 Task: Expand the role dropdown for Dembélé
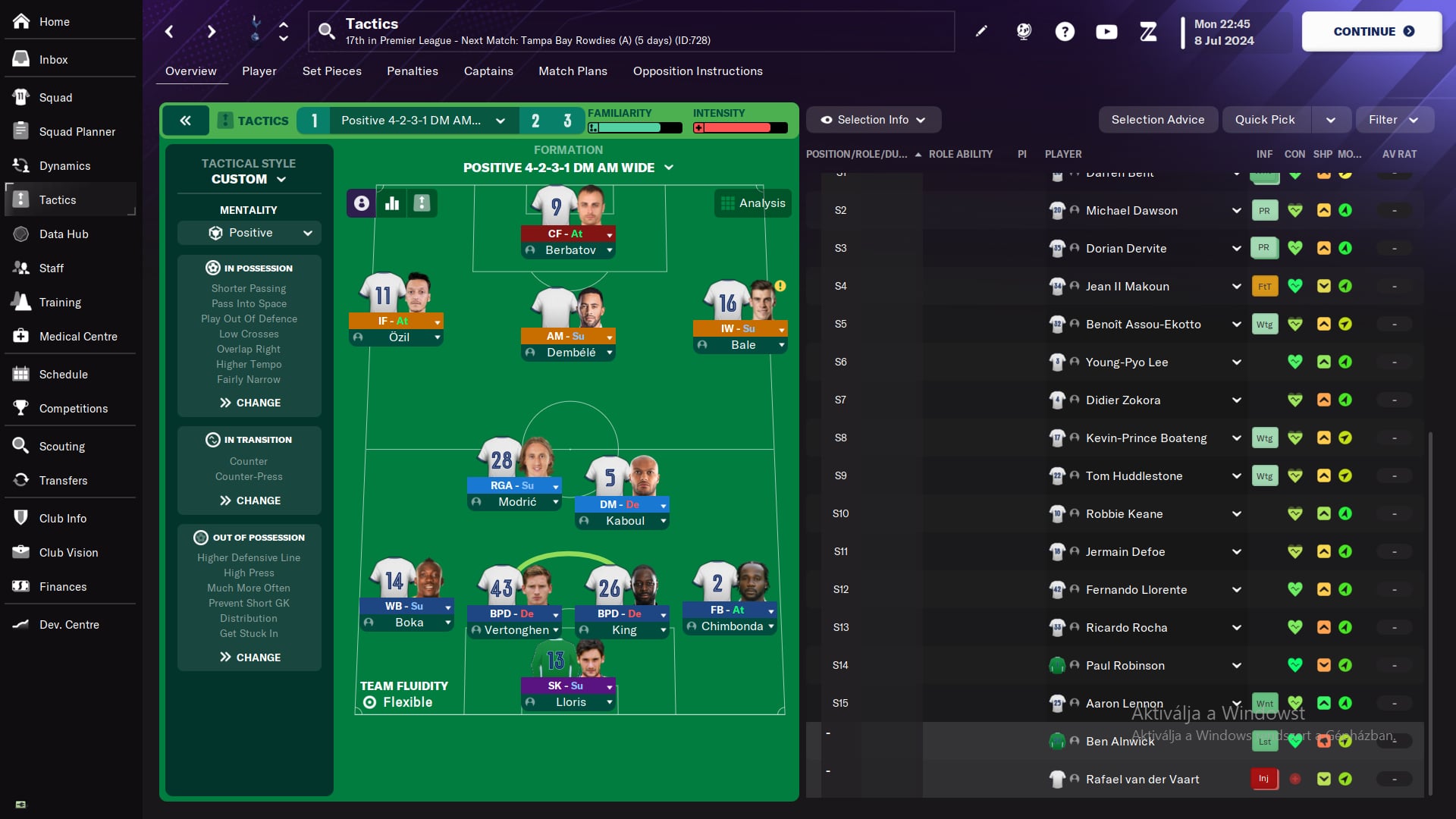pos(611,336)
